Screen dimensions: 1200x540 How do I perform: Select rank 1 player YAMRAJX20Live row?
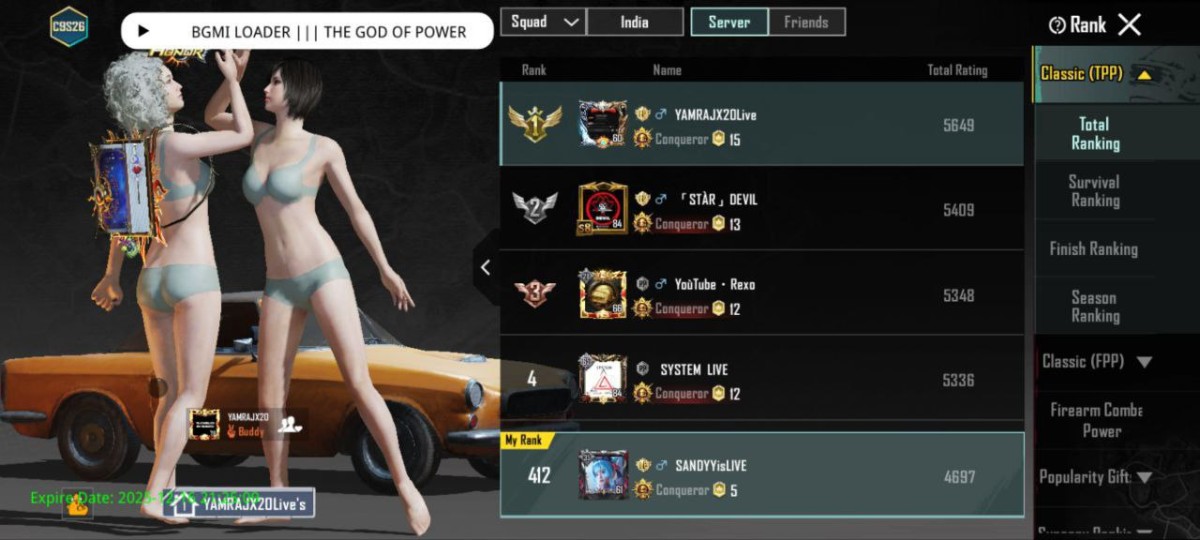761,125
